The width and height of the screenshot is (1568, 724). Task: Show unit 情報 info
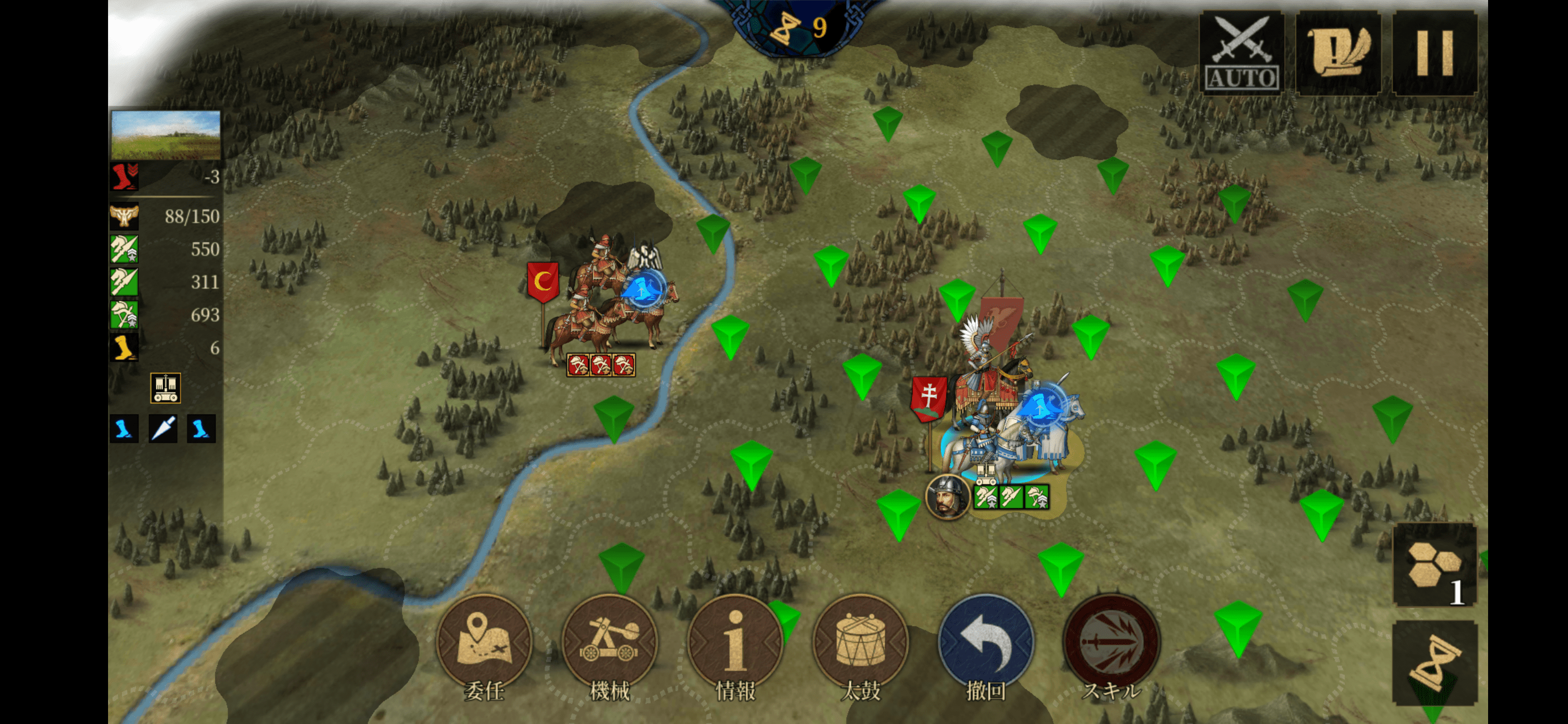[x=735, y=642]
